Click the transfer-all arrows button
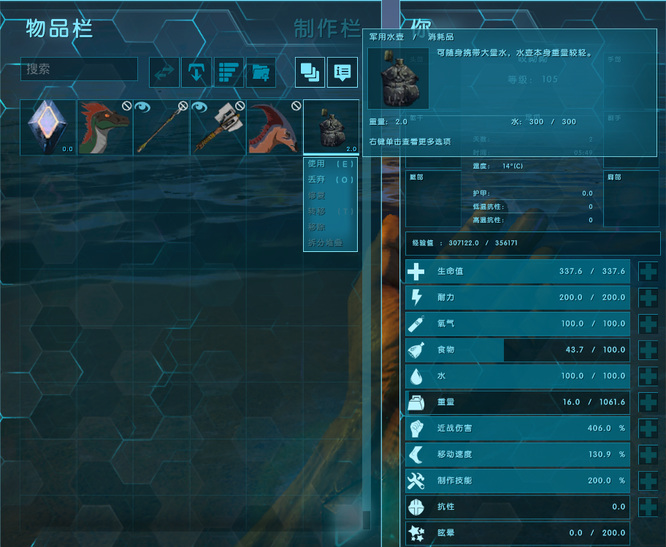This screenshot has height=547, width=666. pos(165,72)
